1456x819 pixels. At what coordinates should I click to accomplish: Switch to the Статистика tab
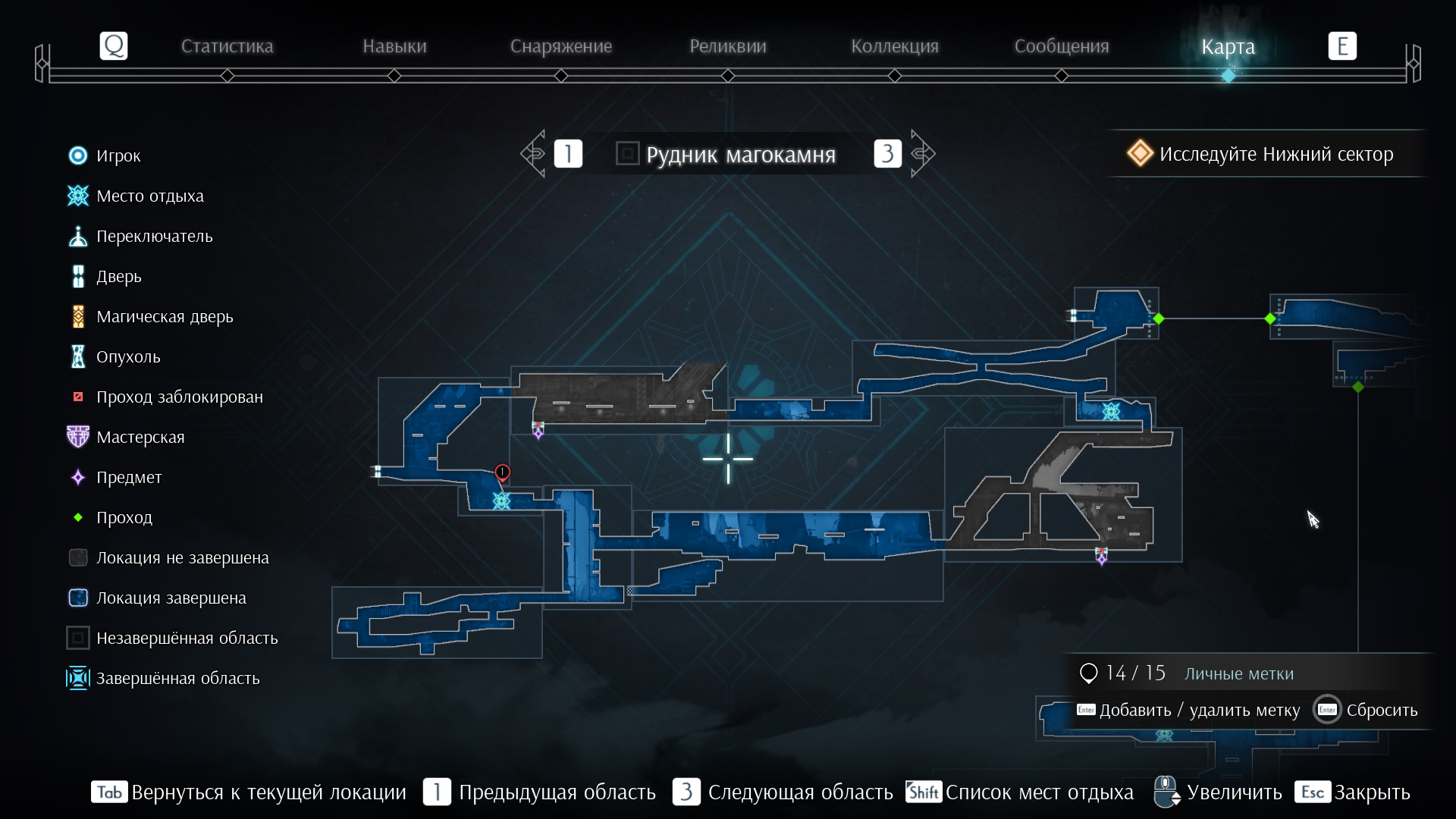point(227,46)
